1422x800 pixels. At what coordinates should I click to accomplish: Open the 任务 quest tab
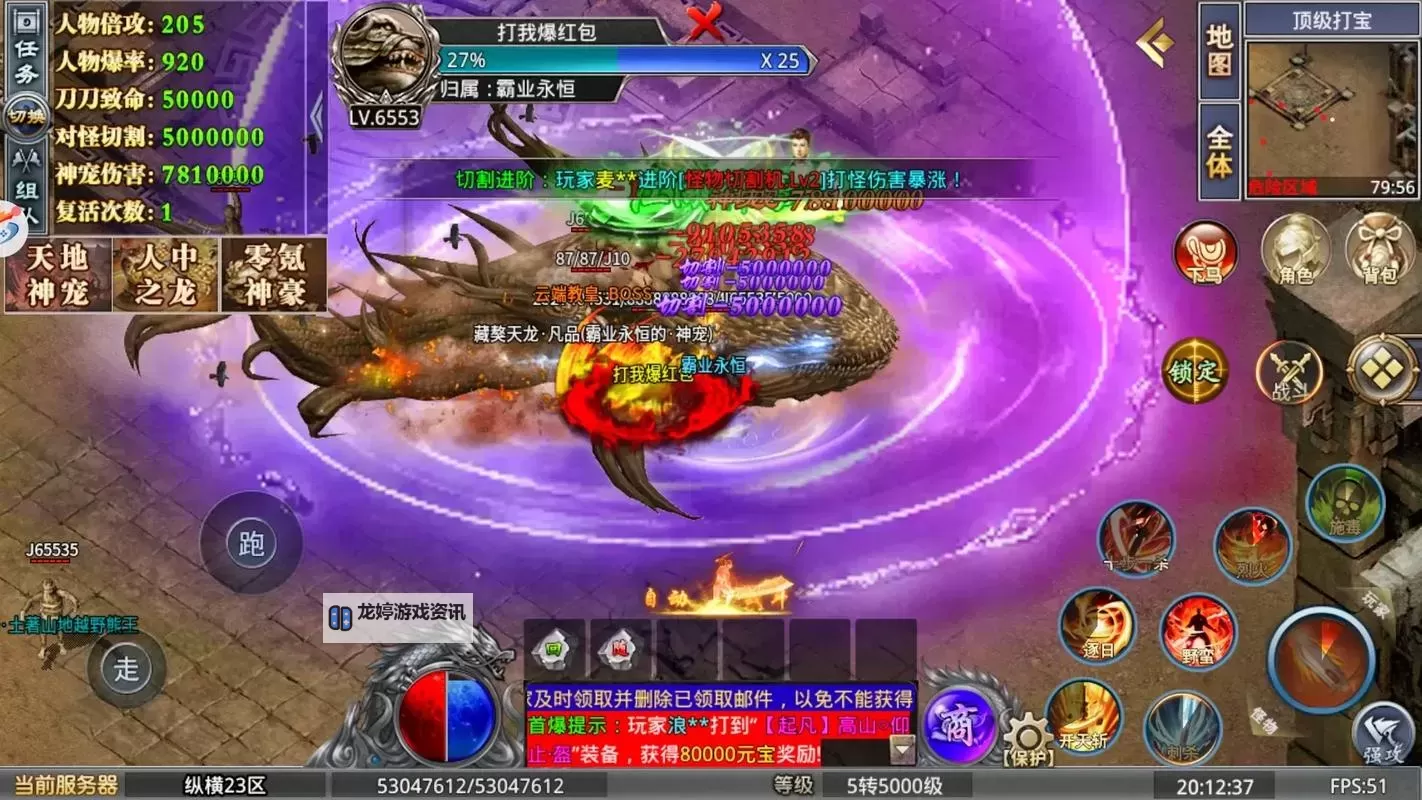point(26,58)
